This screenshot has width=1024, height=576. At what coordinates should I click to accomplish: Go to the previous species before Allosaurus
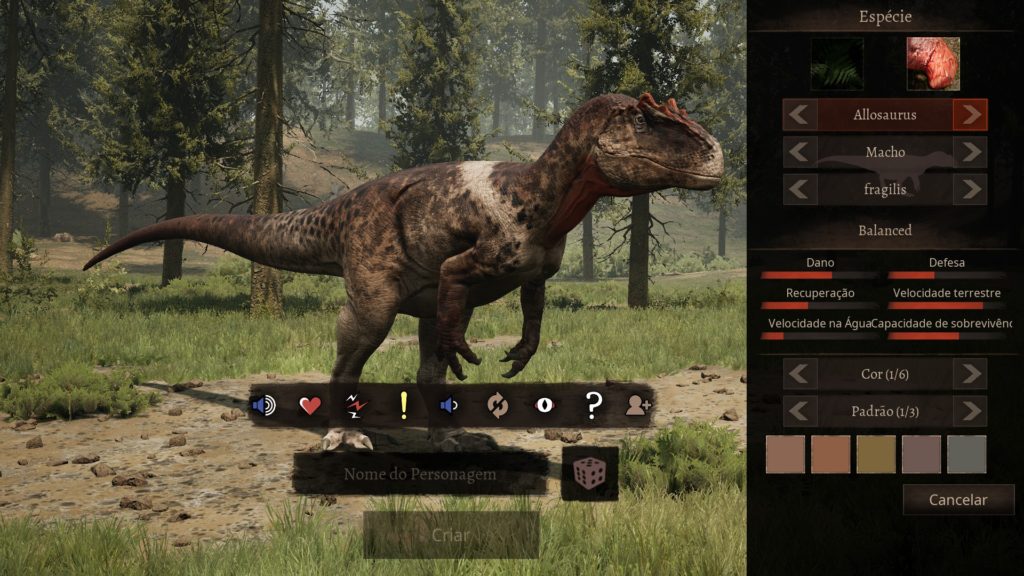(799, 114)
